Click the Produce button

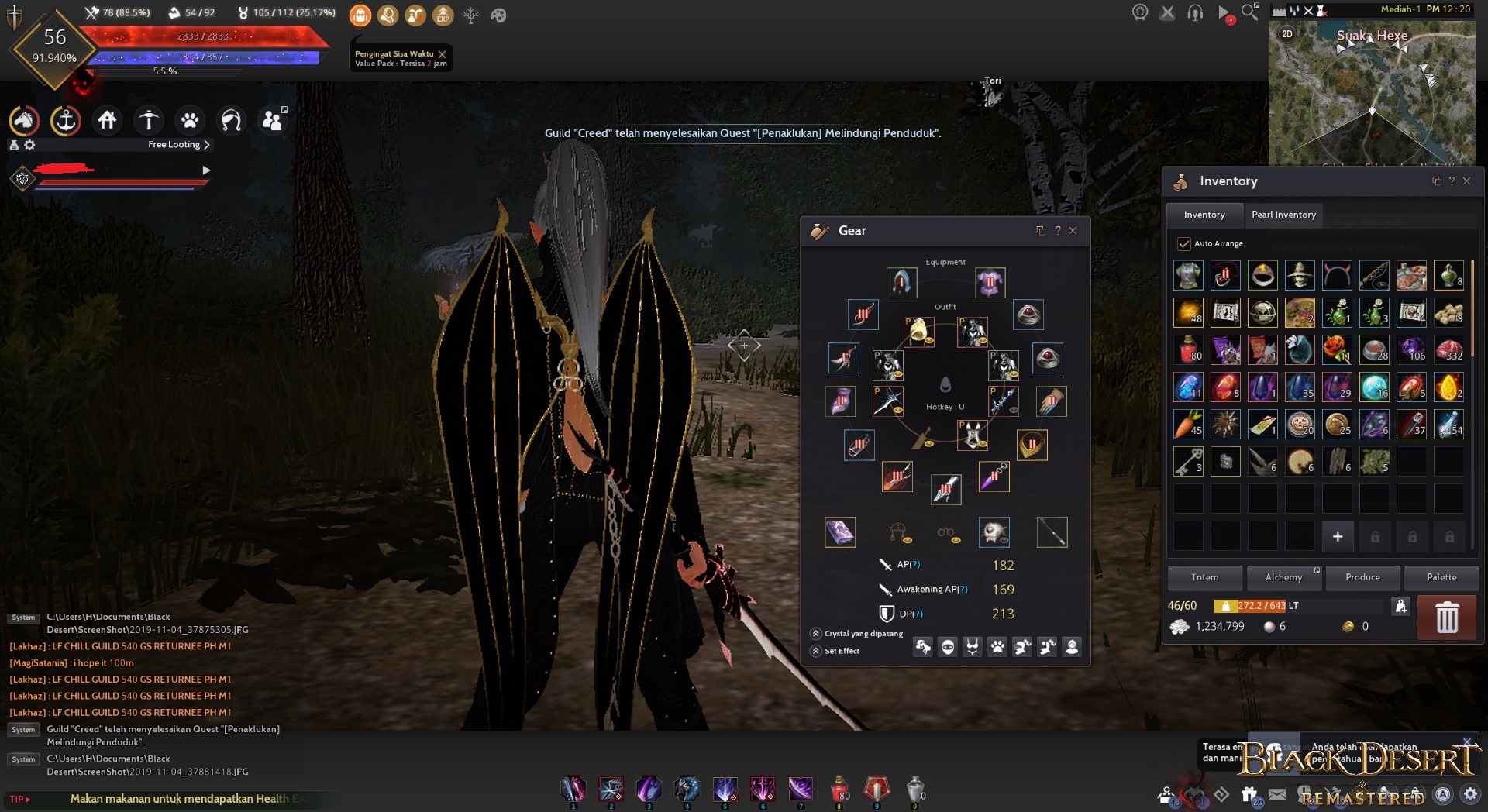(x=1363, y=577)
